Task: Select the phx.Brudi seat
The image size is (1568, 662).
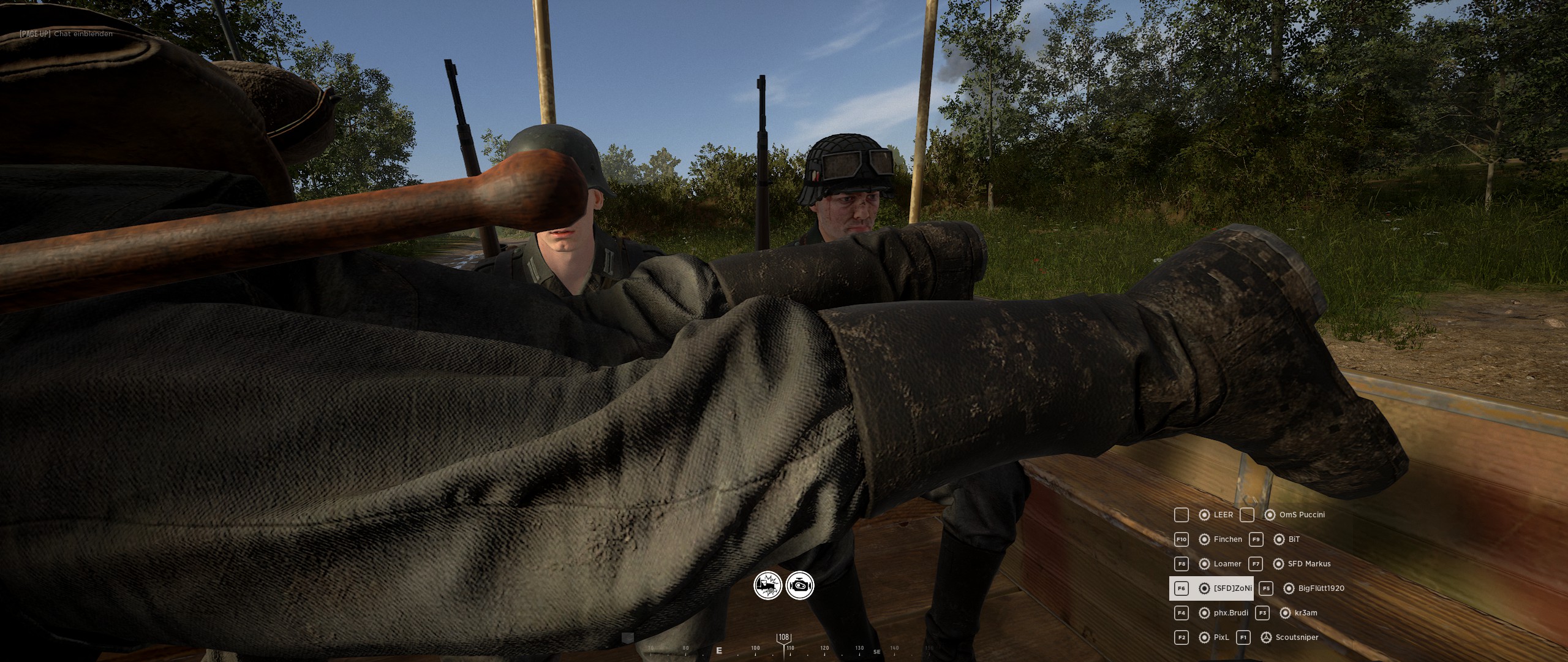Action: [x=1223, y=613]
